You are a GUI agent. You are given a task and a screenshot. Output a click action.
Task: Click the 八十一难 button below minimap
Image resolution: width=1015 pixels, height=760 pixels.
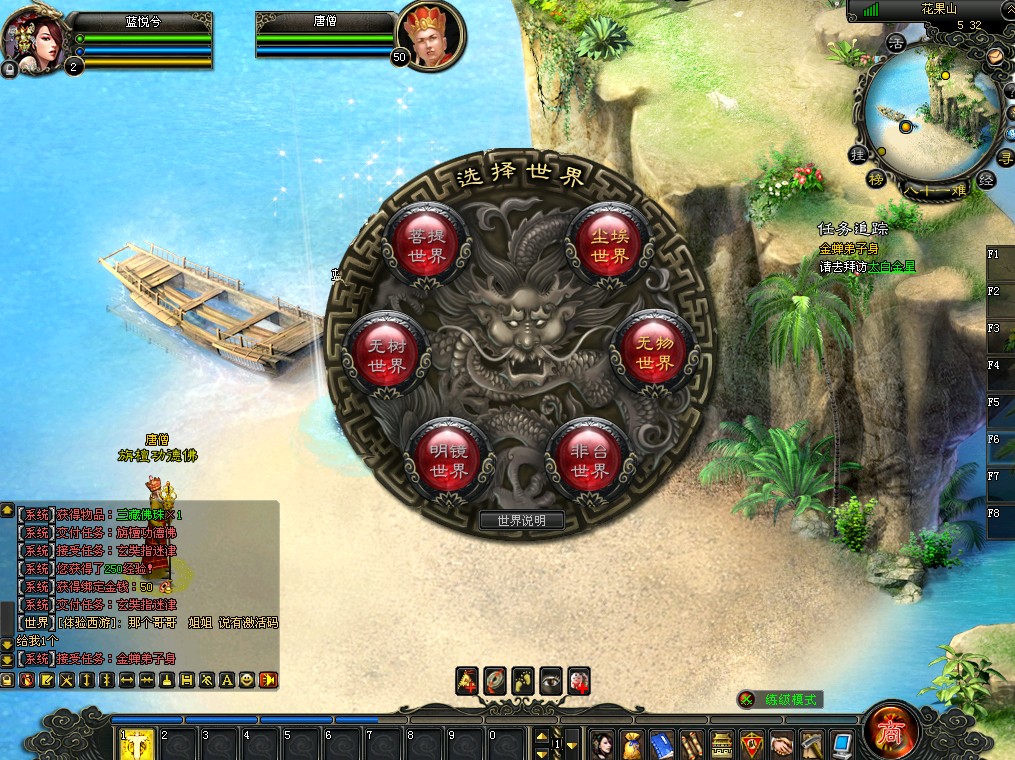click(934, 189)
